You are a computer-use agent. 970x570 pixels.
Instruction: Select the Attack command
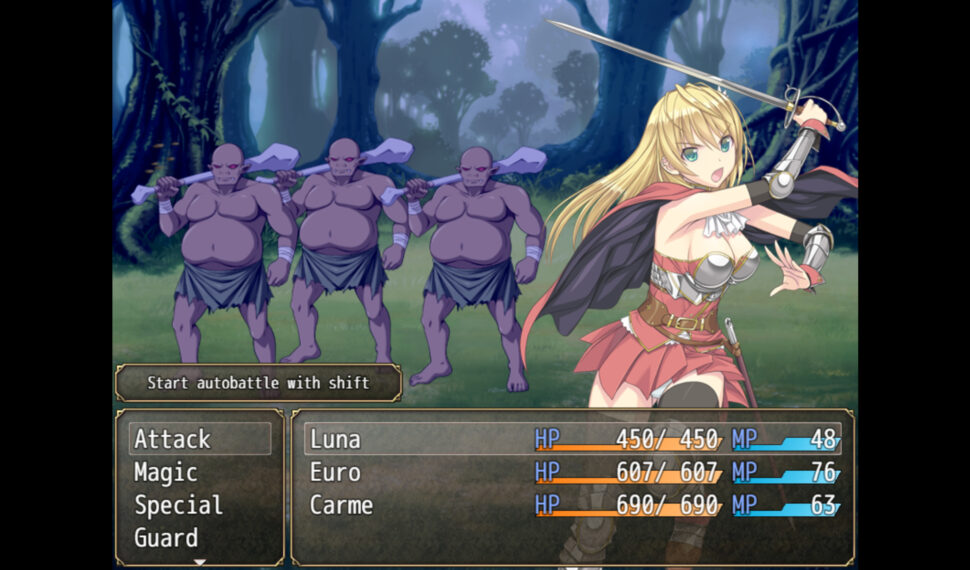click(199, 439)
